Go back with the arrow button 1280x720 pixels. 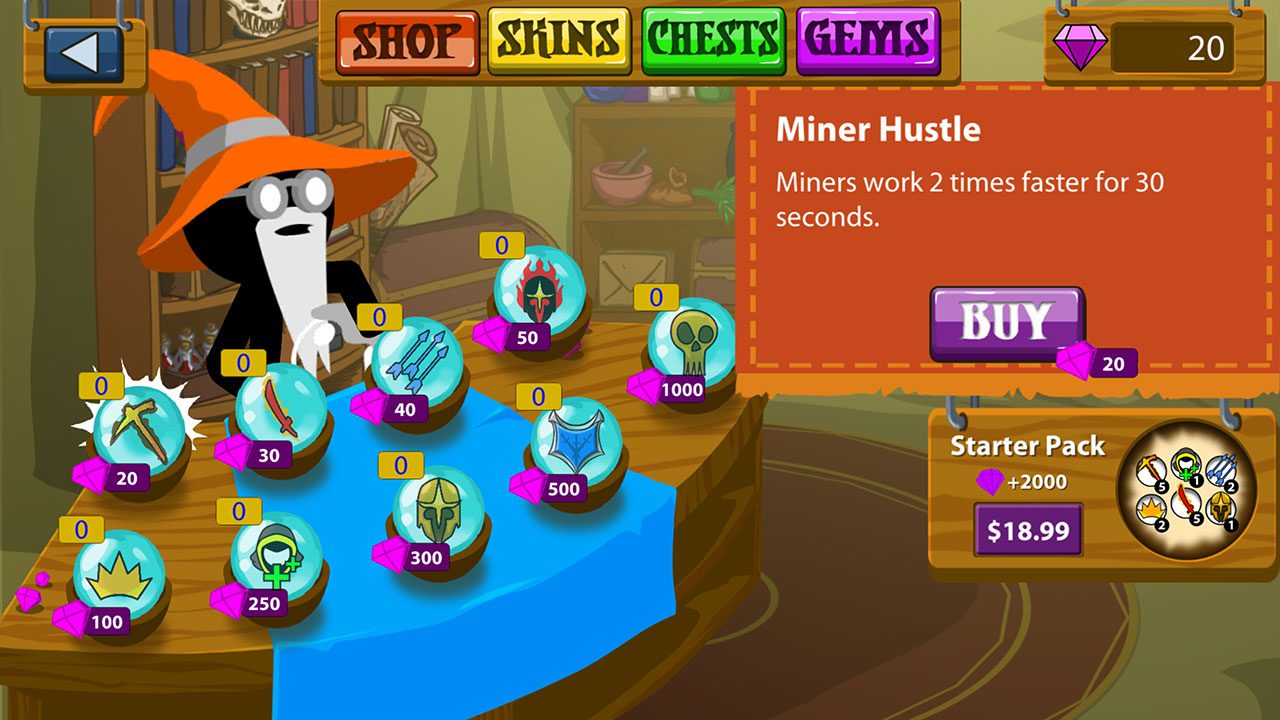point(84,52)
